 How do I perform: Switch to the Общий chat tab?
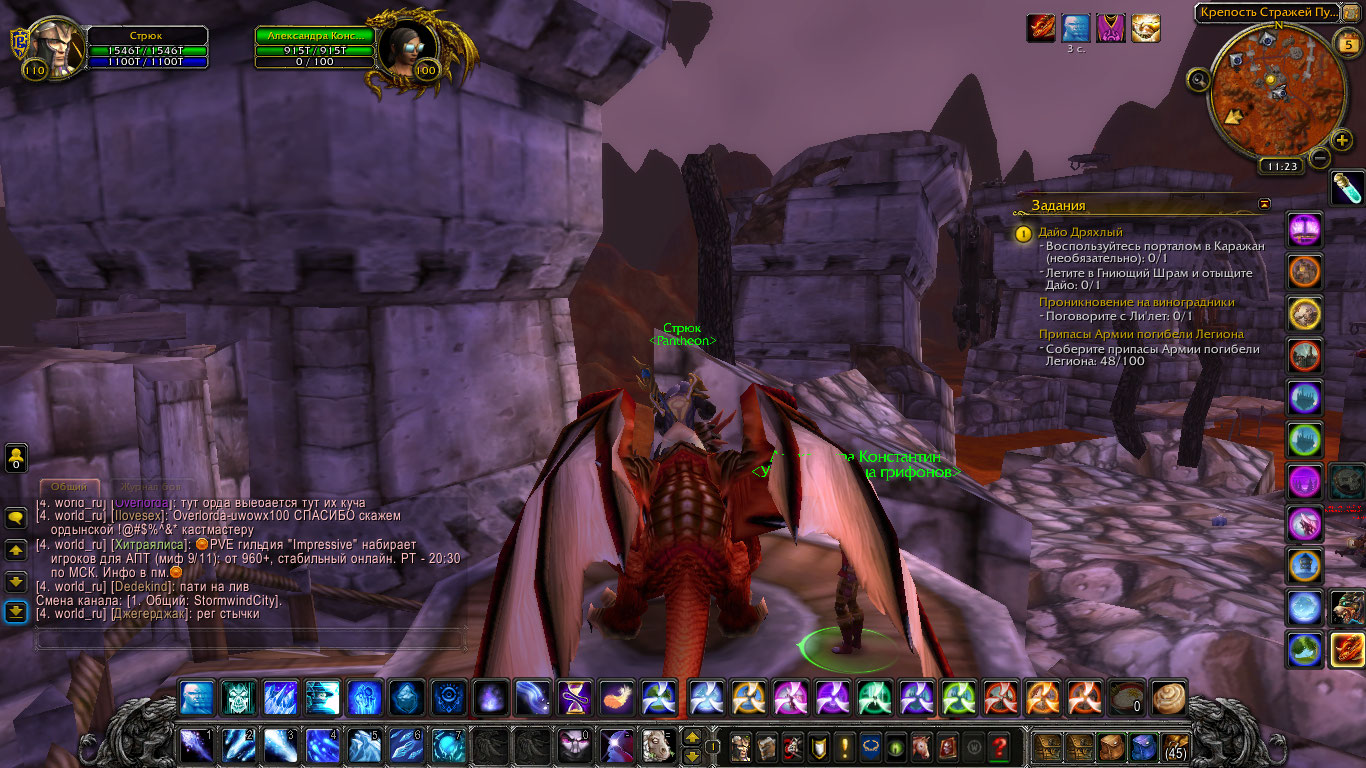point(68,486)
